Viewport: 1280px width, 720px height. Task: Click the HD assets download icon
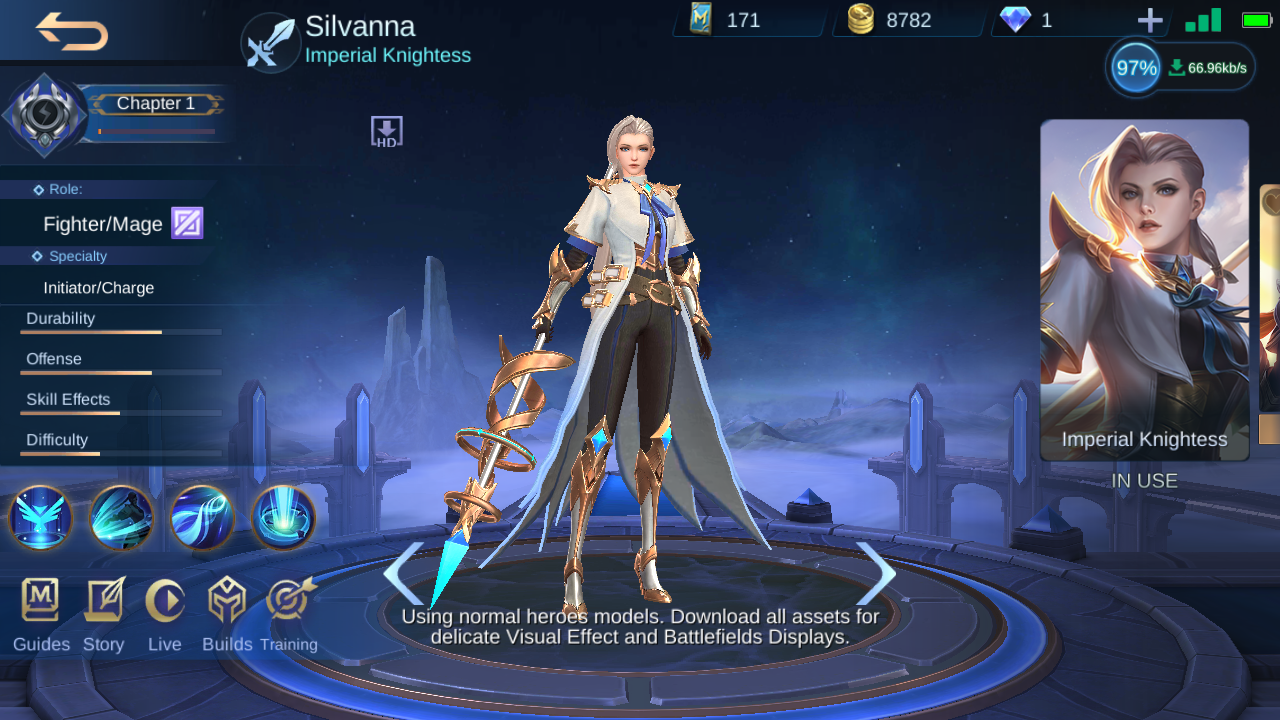[x=385, y=130]
